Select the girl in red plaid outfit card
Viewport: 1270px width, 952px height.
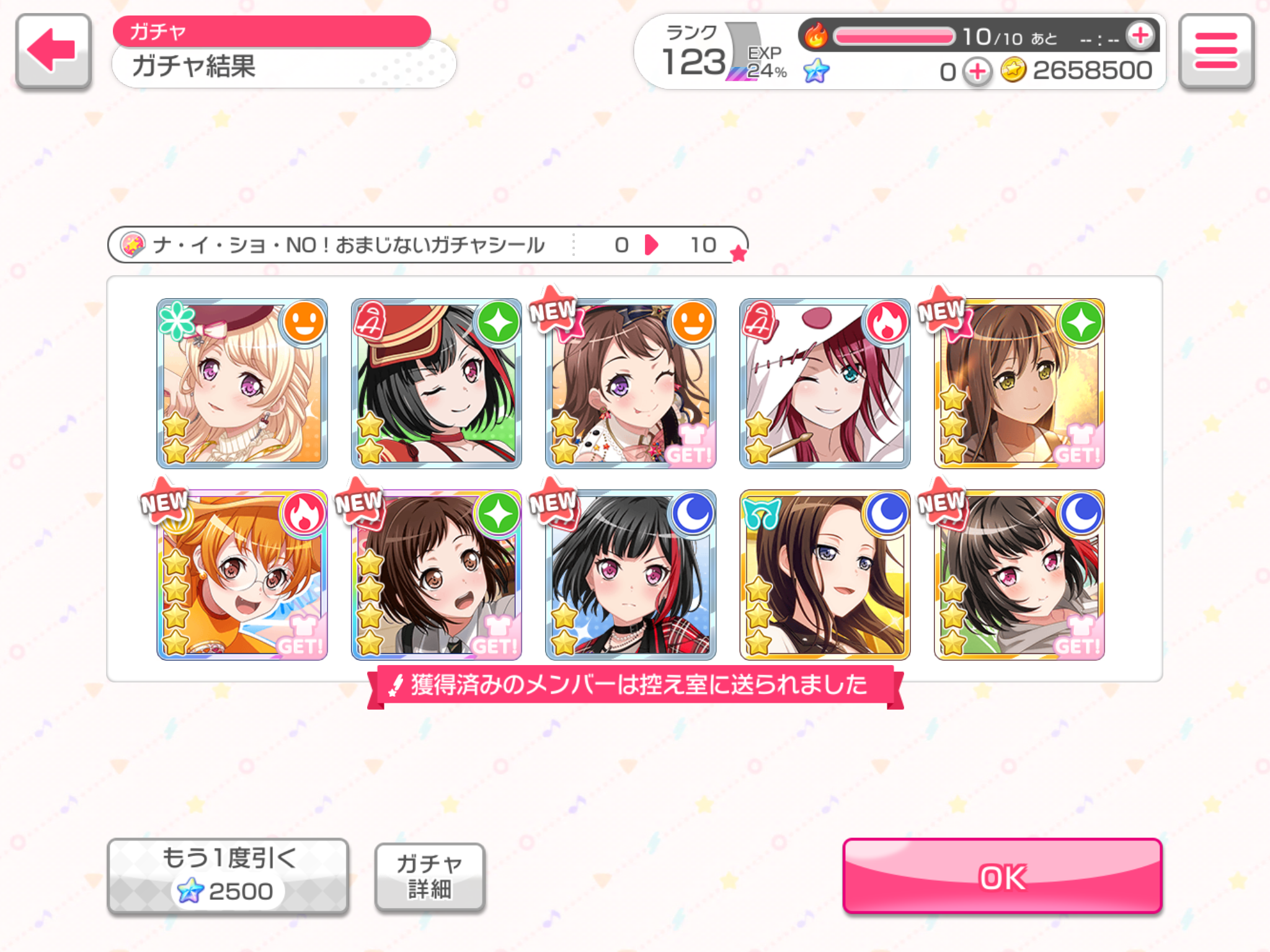[x=630, y=575]
